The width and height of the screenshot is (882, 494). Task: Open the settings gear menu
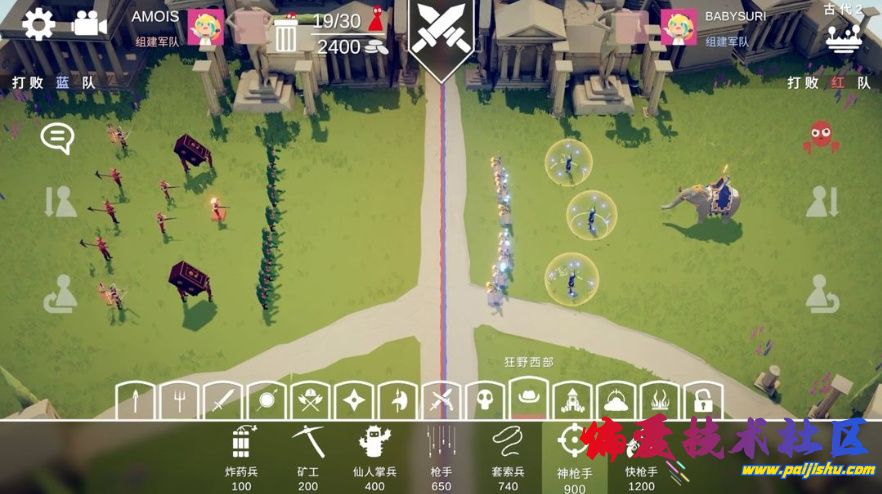37,23
